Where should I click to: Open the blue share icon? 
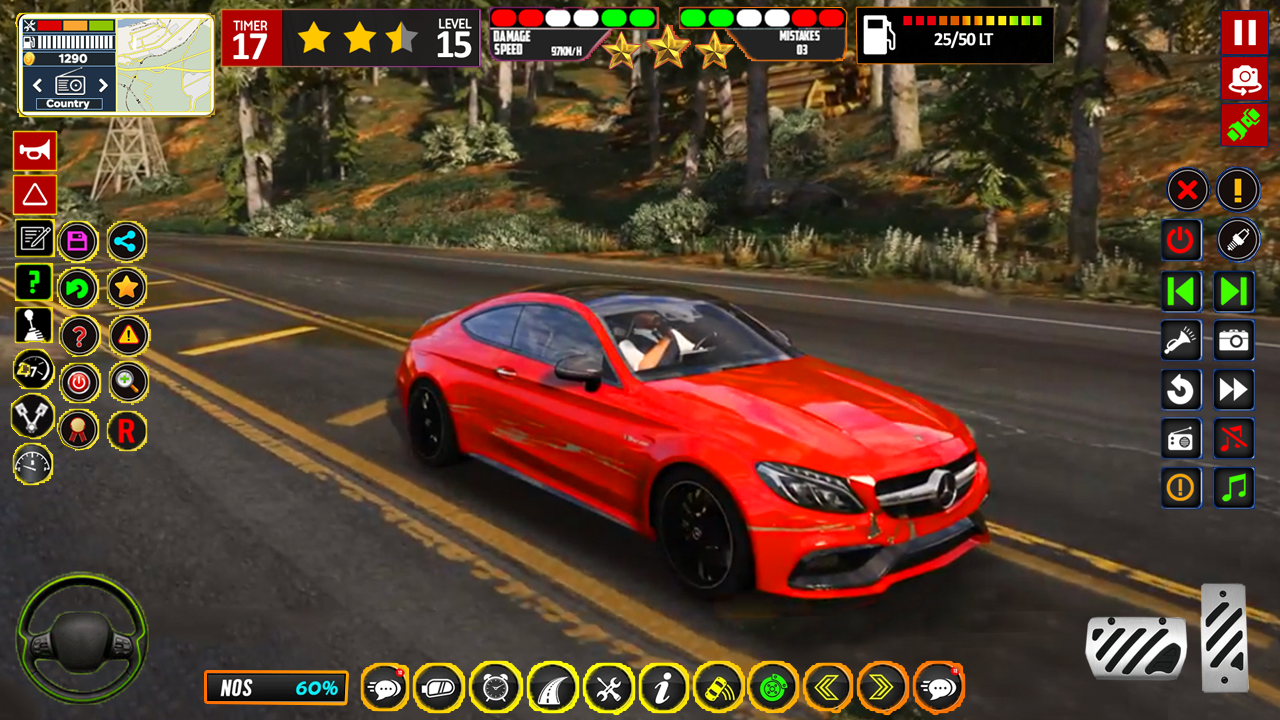point(126,241)
